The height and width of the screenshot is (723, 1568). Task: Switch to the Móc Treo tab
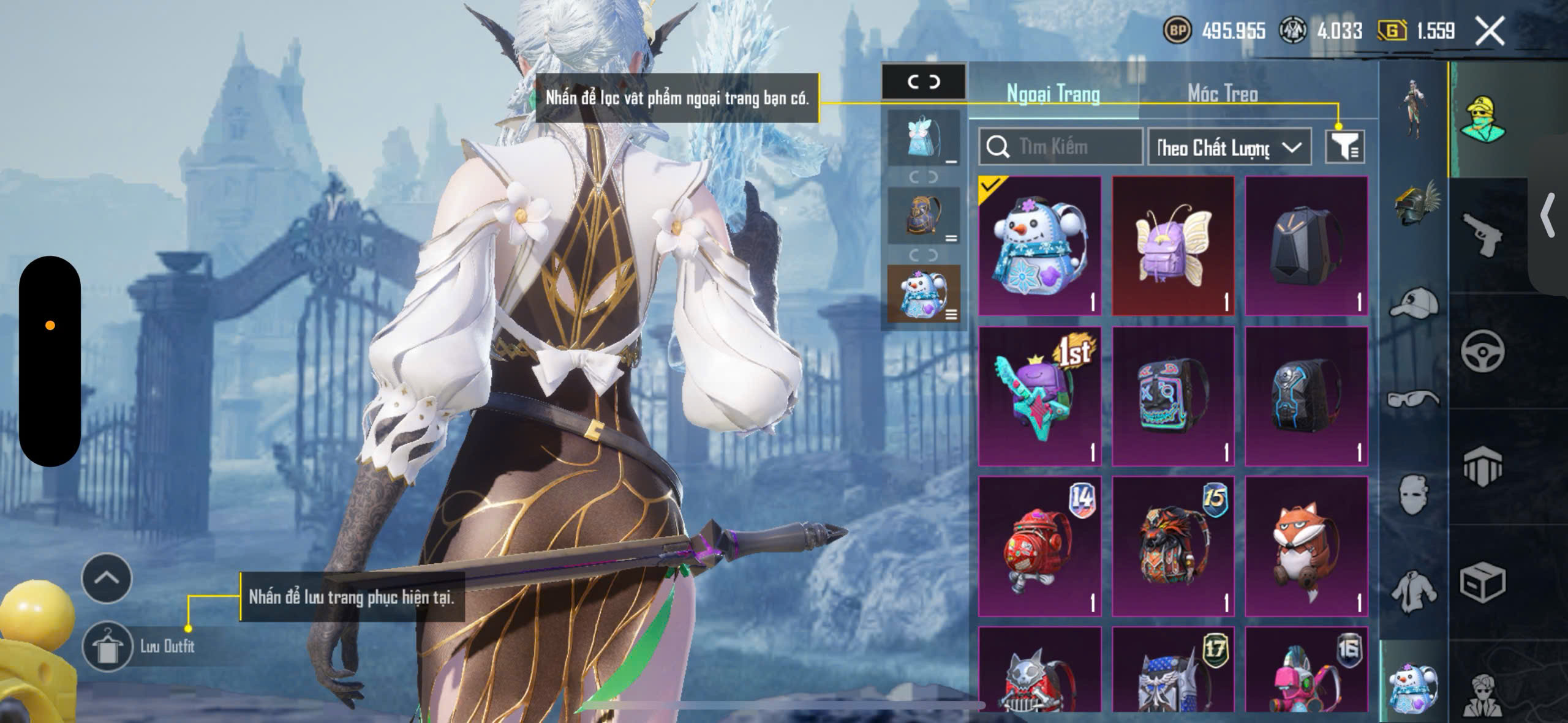pyautogui.click(x=1223, y=94)
